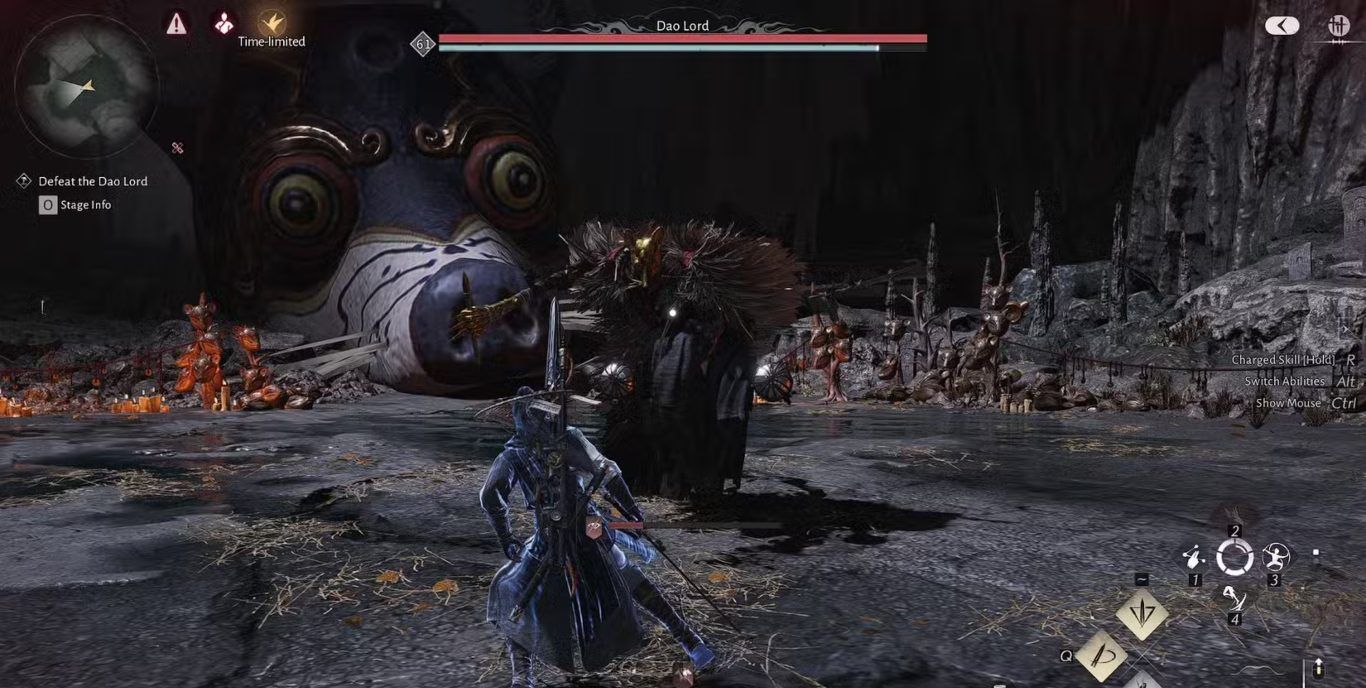
Task: Select the character figure status icon
Action: (224, 23)
